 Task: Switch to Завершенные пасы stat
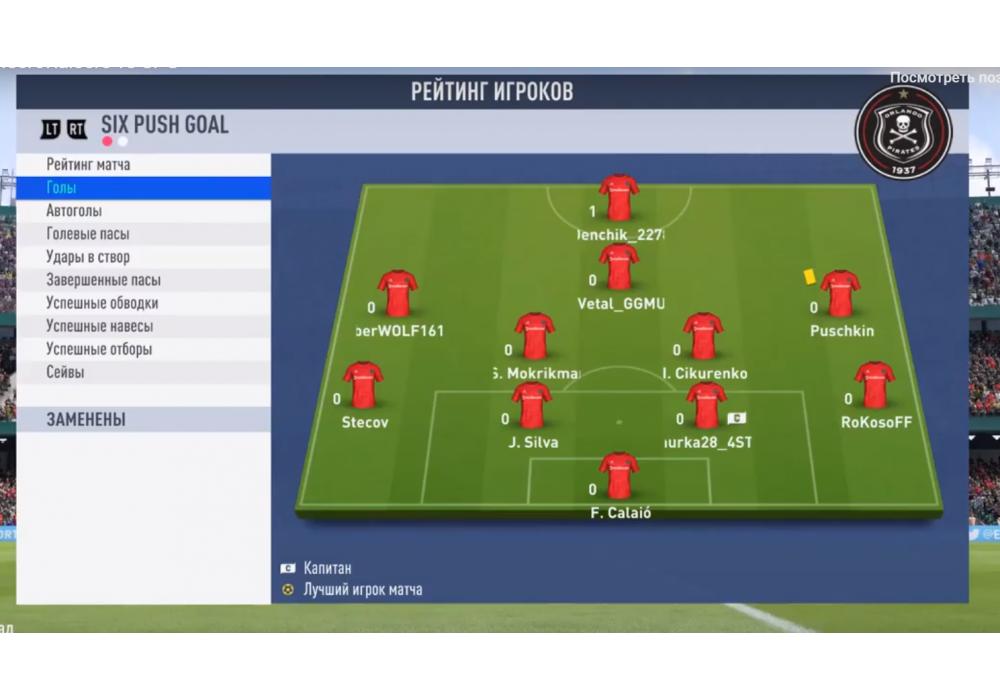pos(103,281)
